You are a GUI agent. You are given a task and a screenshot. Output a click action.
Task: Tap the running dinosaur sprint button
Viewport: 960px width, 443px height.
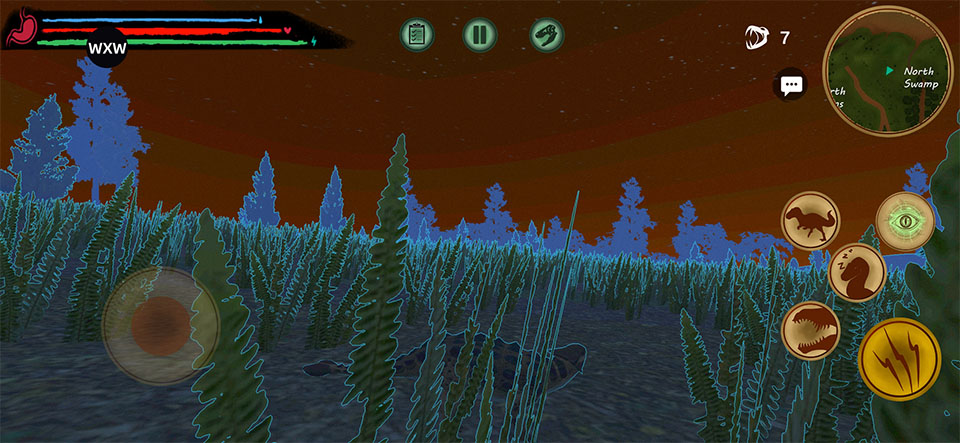810,221
